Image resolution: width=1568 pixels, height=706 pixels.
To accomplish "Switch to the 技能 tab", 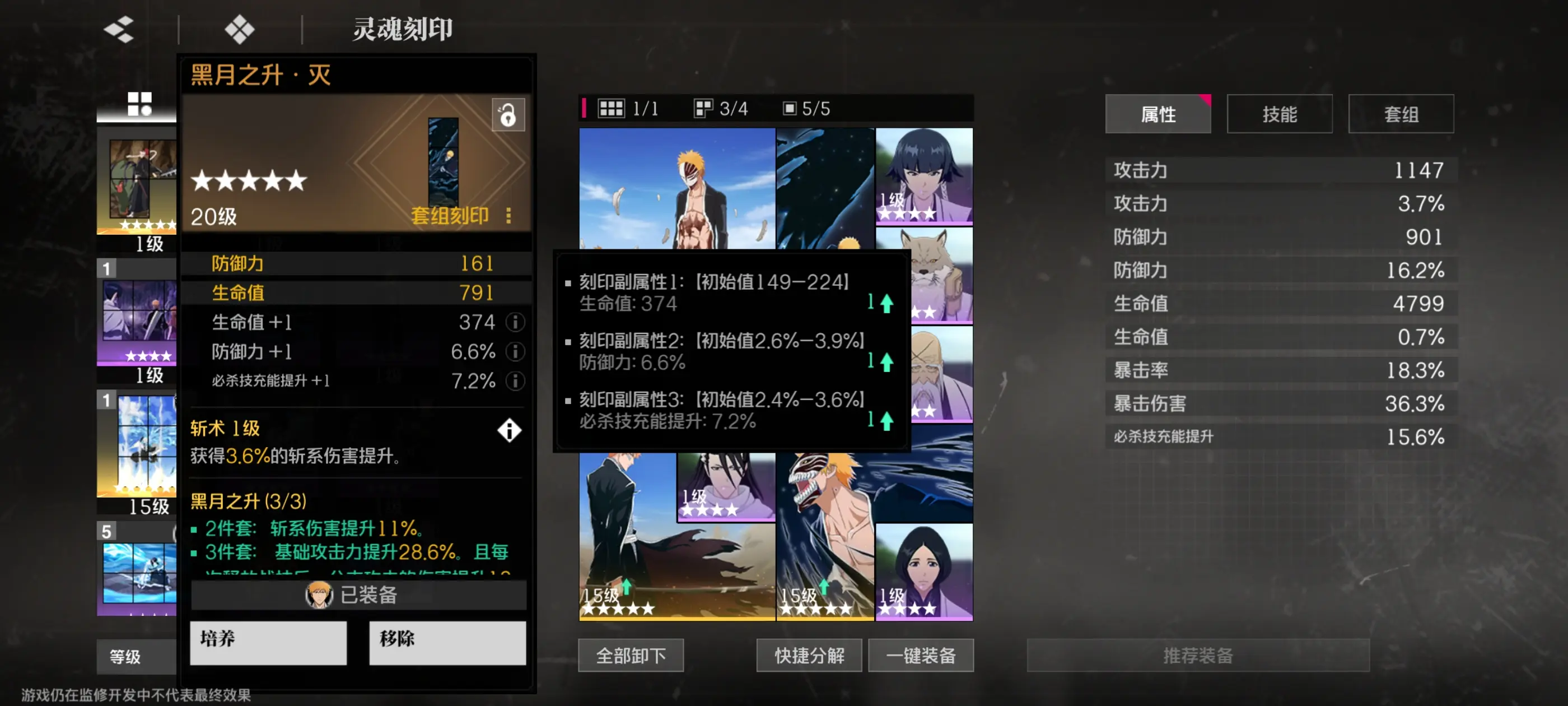I will point(1280,113).
